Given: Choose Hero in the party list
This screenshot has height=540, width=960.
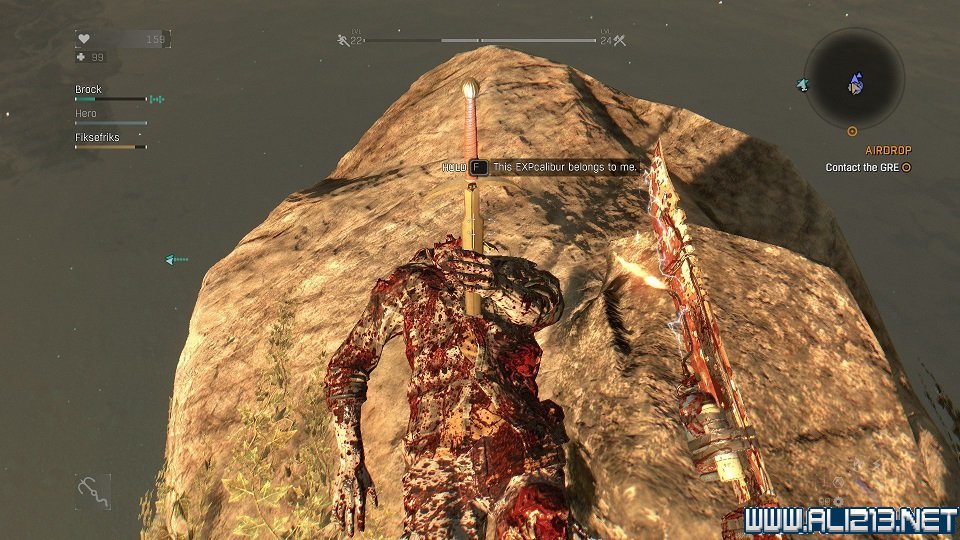Looking at the screenshot, I should coord(86,114).
